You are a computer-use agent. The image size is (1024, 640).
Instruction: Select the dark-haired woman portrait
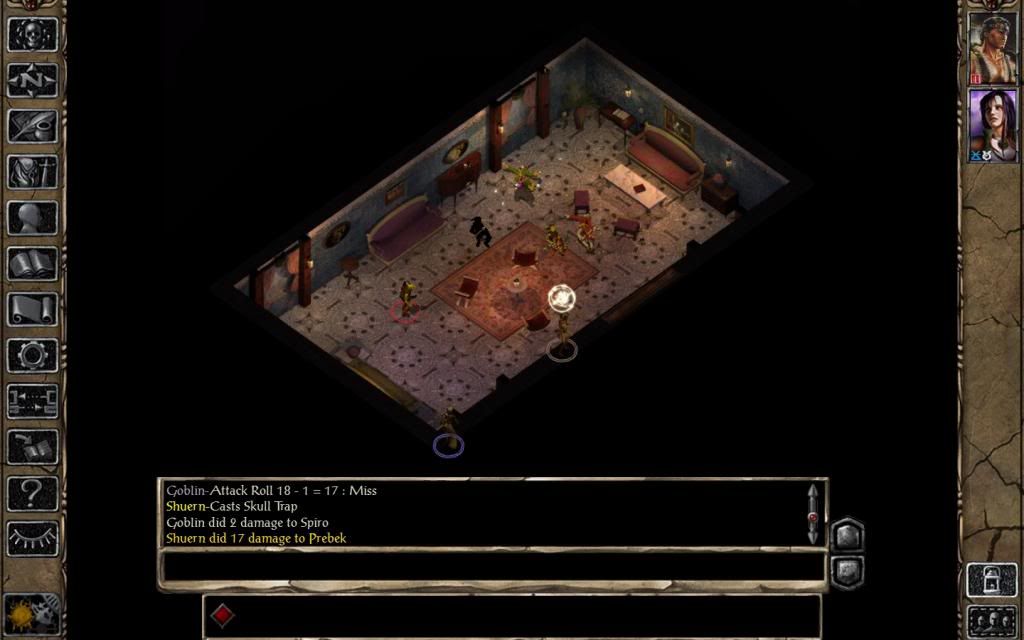992,125
